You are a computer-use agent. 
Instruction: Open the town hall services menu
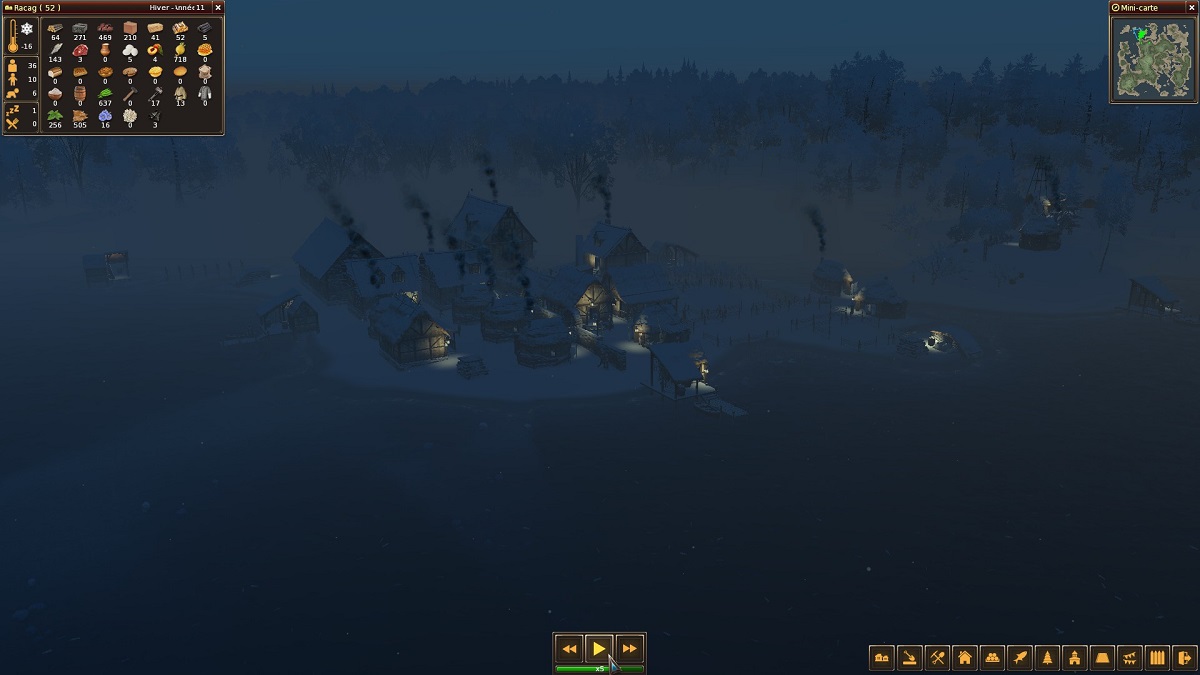[1075, 657]
